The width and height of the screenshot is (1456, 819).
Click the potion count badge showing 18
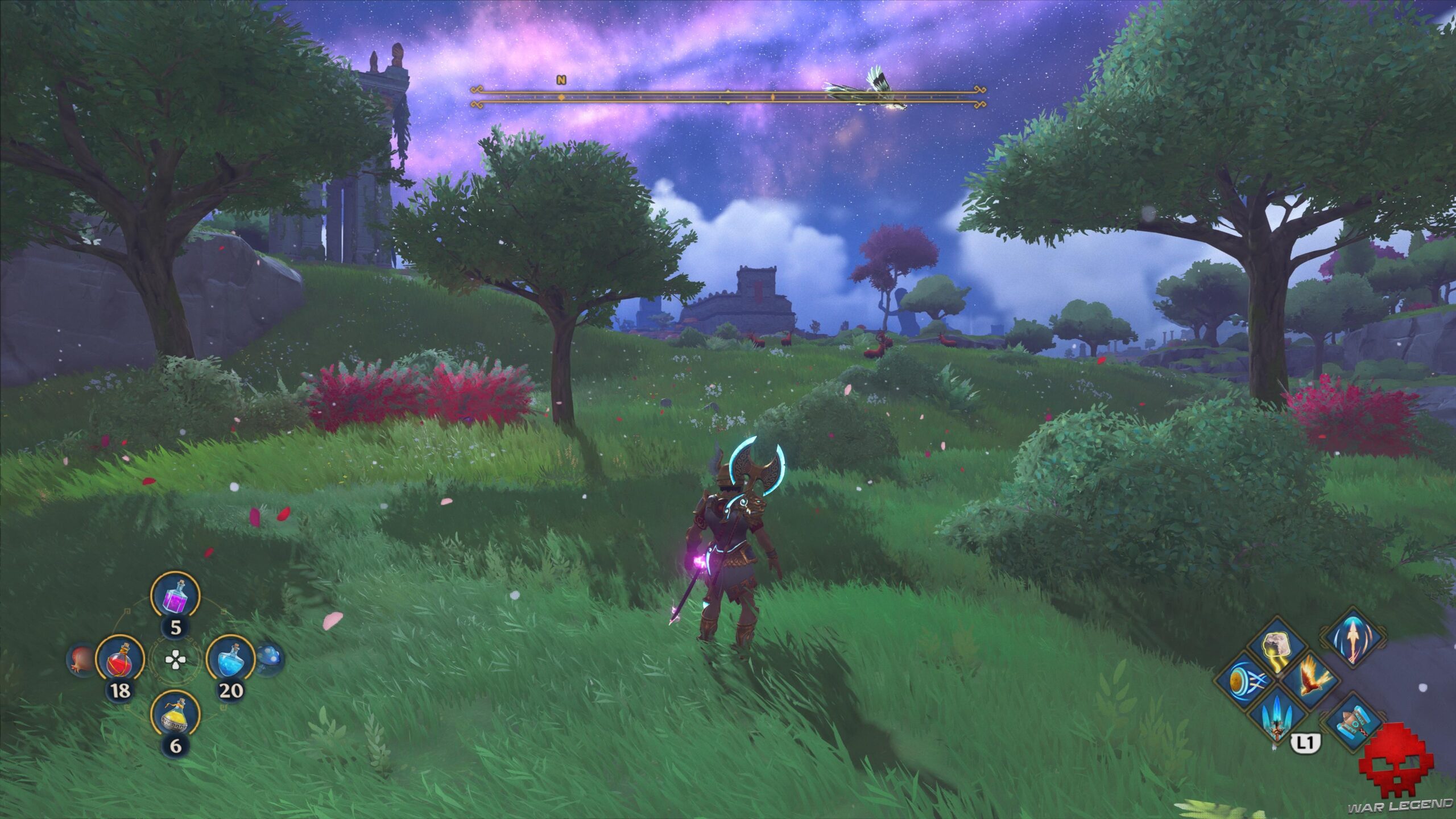point(120,690)
